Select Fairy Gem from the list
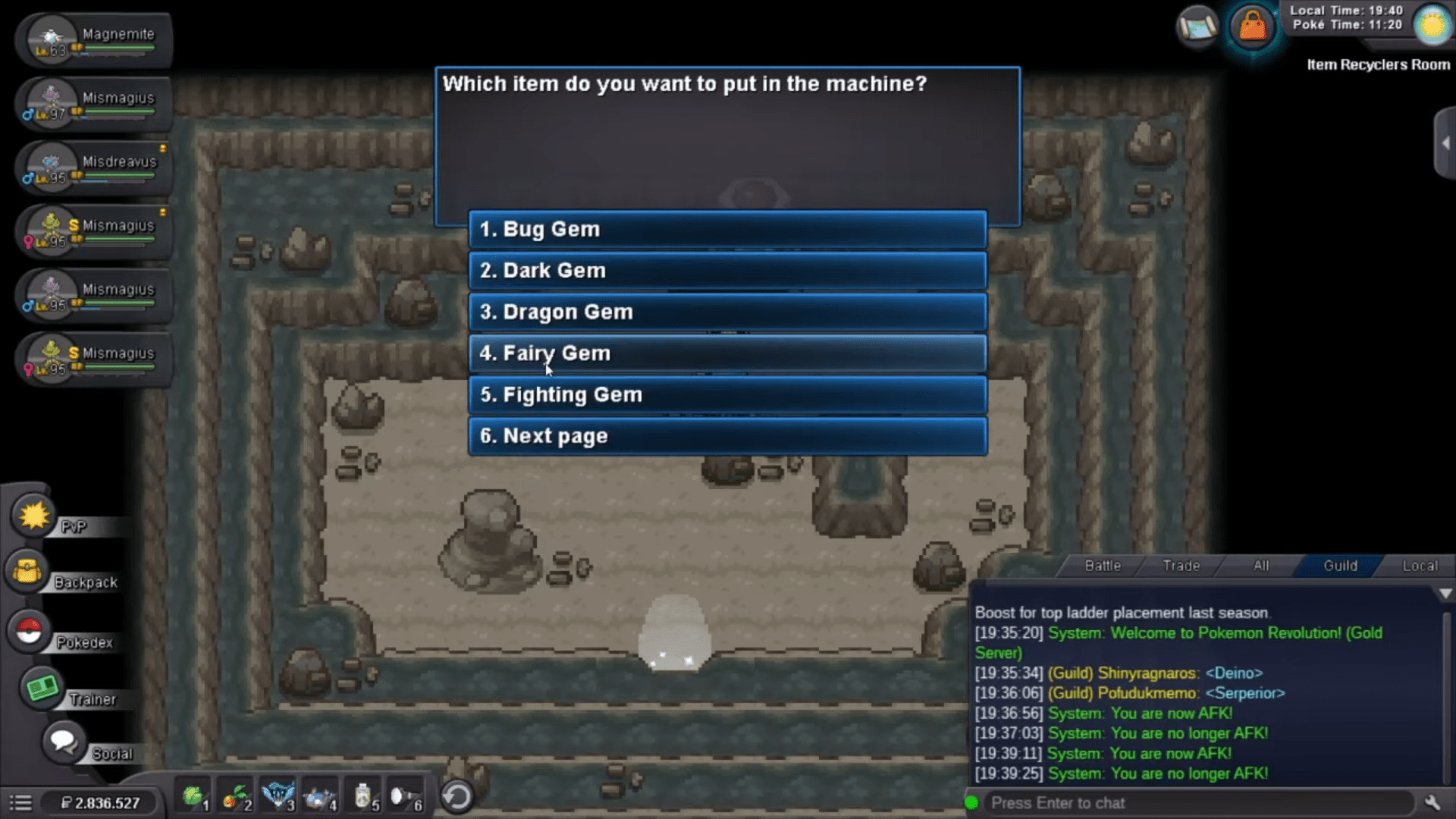This screenshot has width=1456, height=819. point(727,353)
